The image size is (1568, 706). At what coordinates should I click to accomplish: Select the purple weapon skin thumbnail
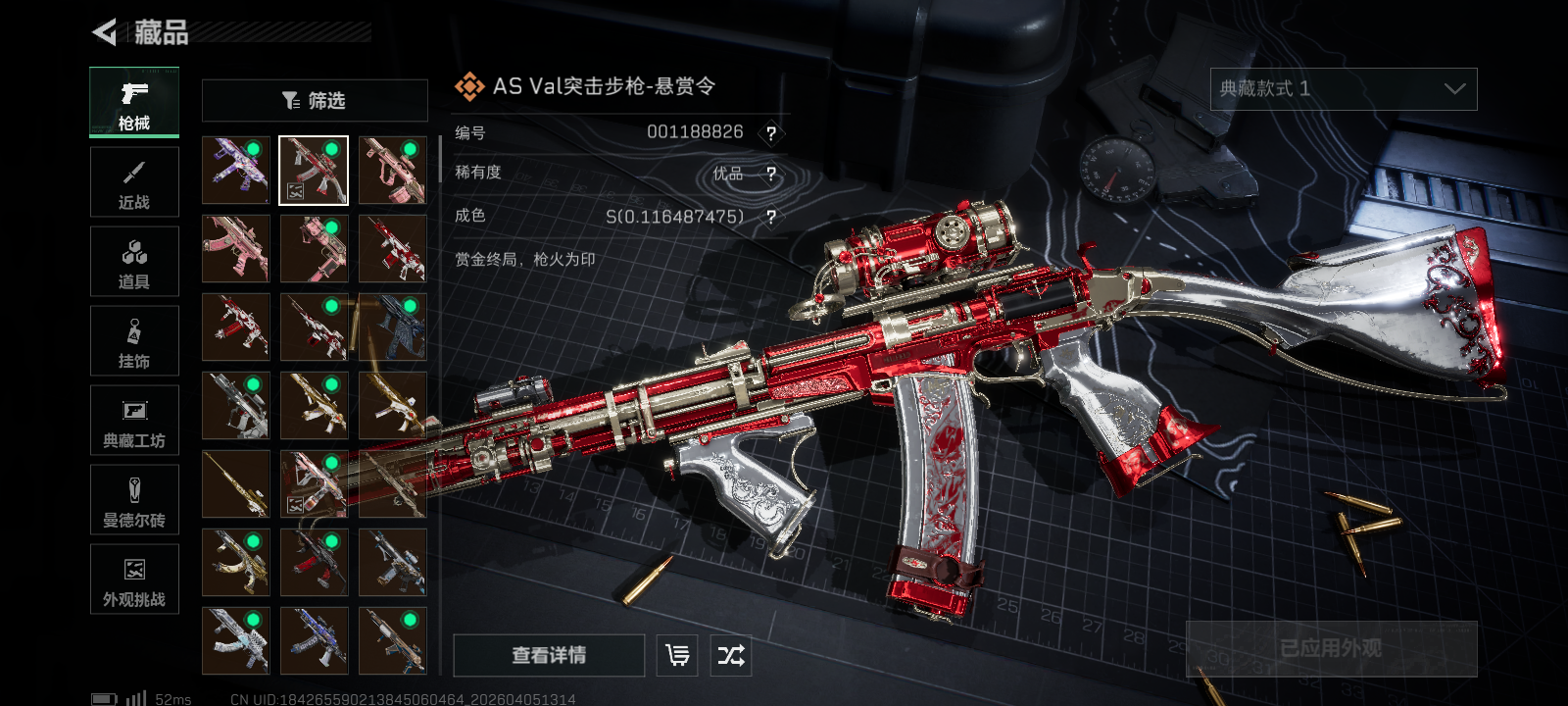[235, 171]
